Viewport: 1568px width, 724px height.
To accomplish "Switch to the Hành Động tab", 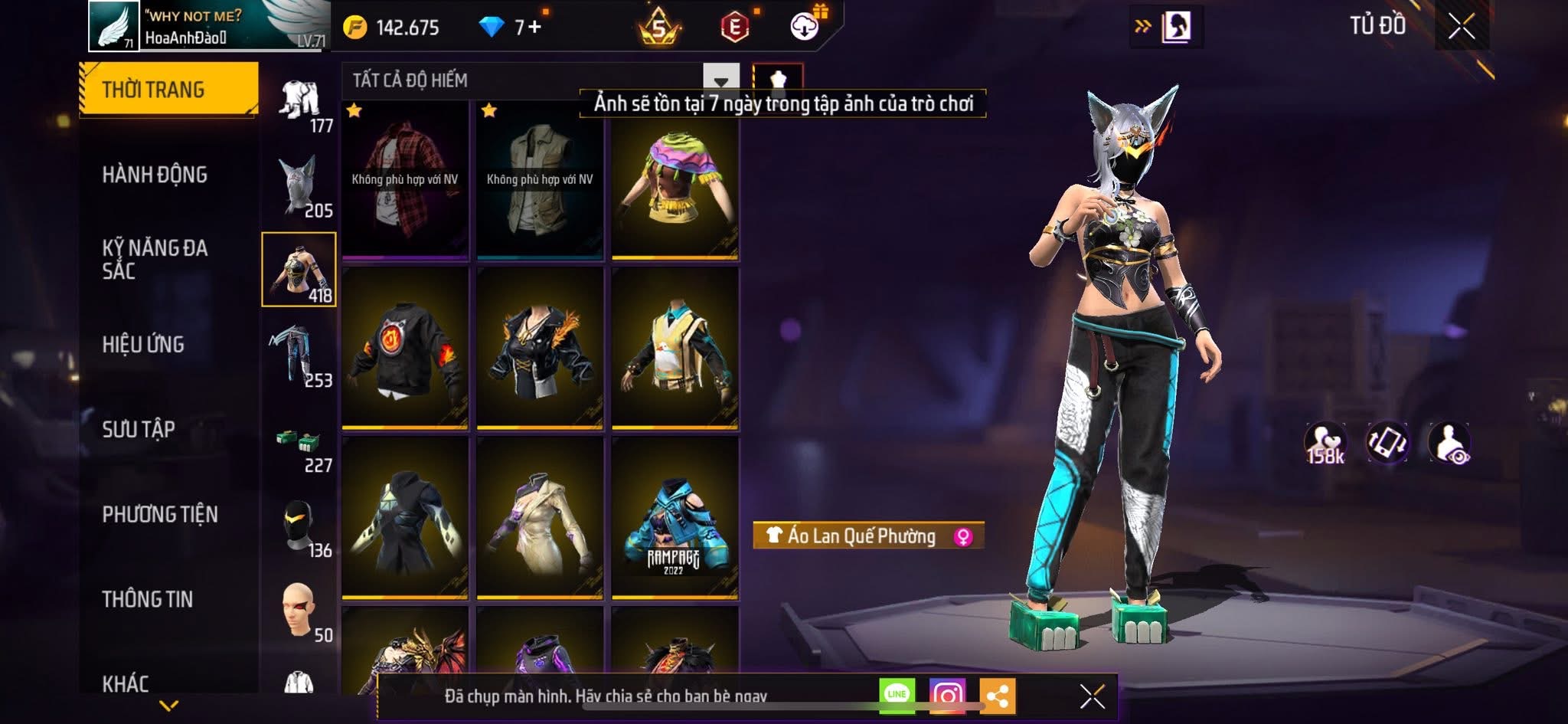I will pyautogui.click(x=155, y=175).
